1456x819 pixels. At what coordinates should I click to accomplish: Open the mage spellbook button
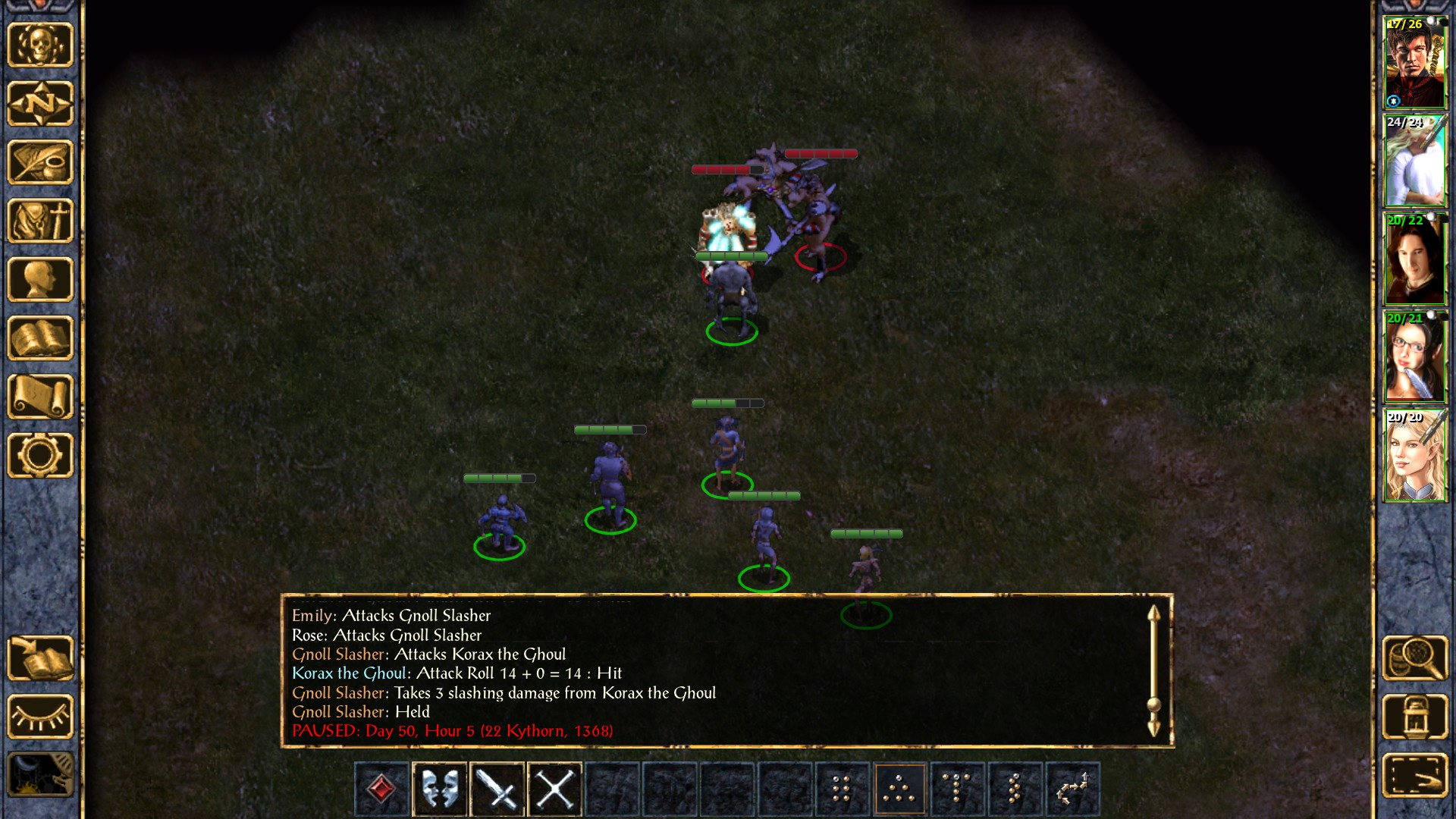[x=40, y=338]
